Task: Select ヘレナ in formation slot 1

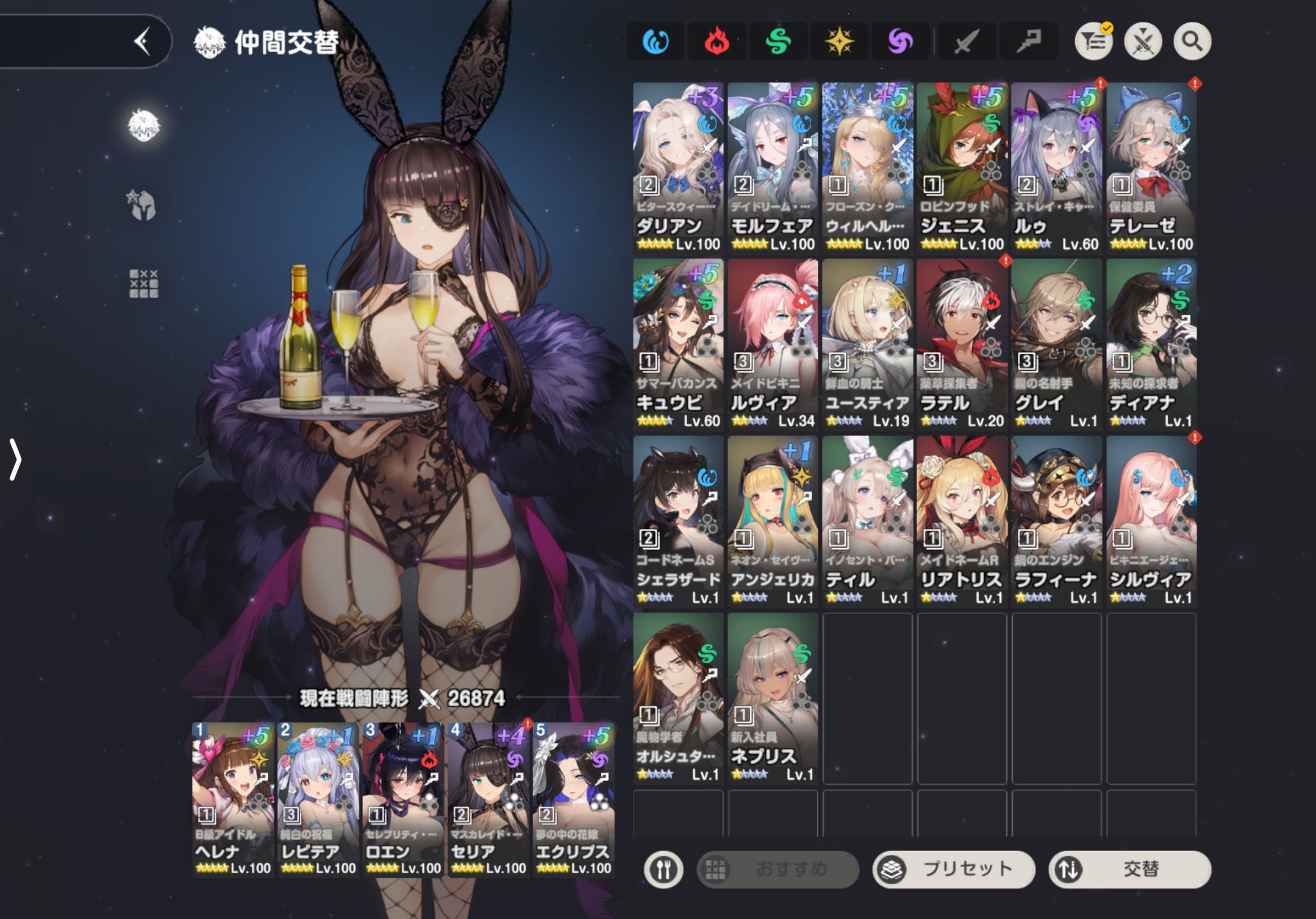Action: [233, 799]
